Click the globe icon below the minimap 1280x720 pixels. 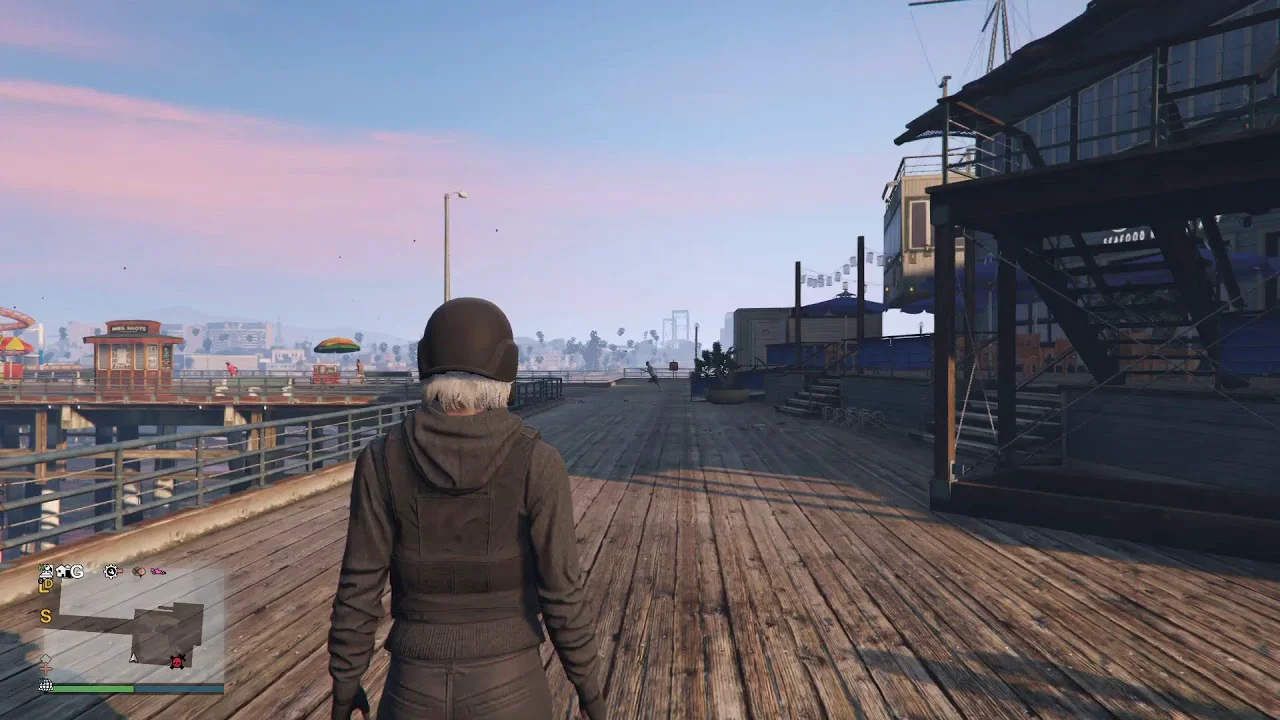[x=45, y=686]
